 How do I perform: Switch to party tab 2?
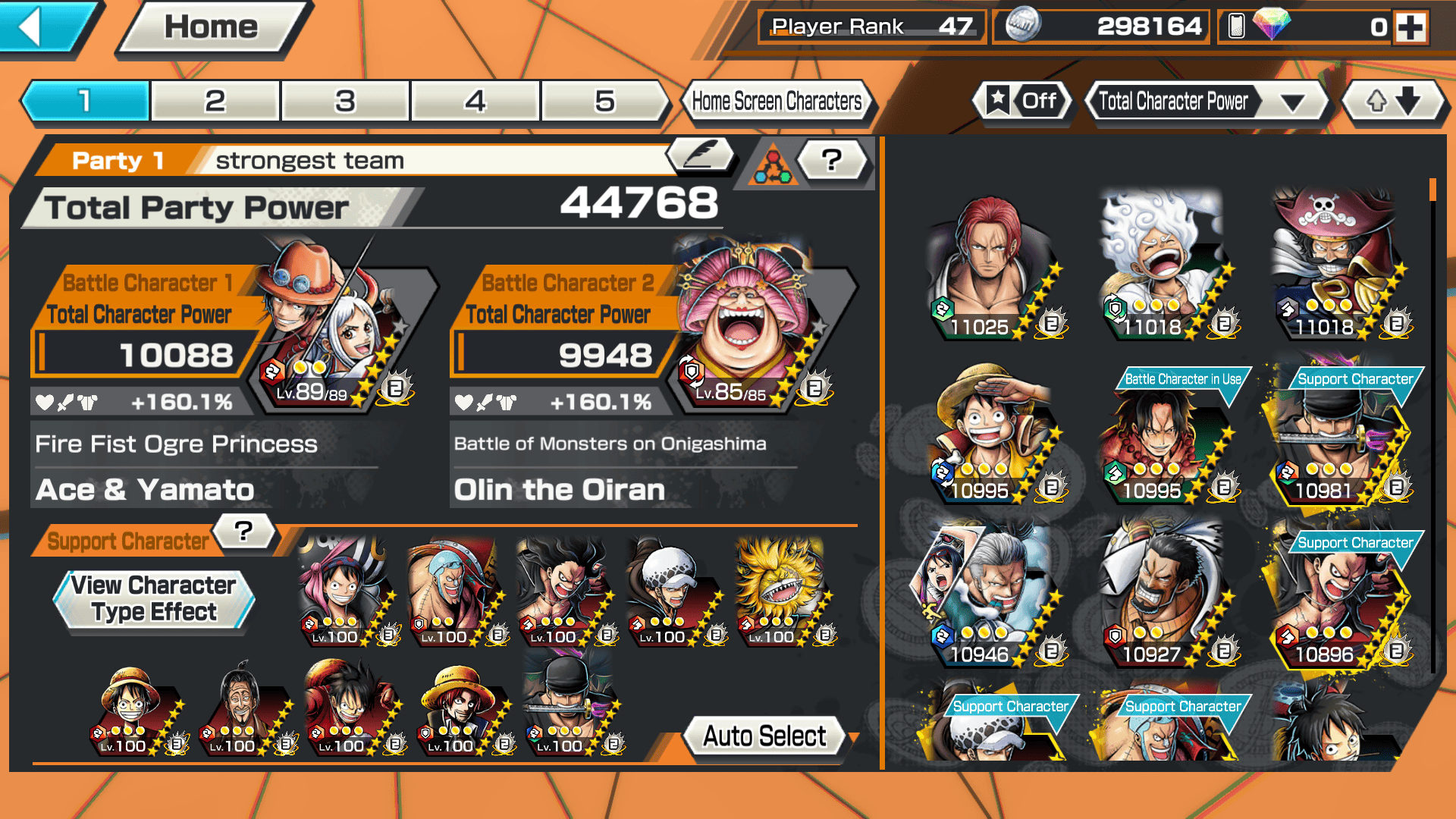[x=215, y=101]
